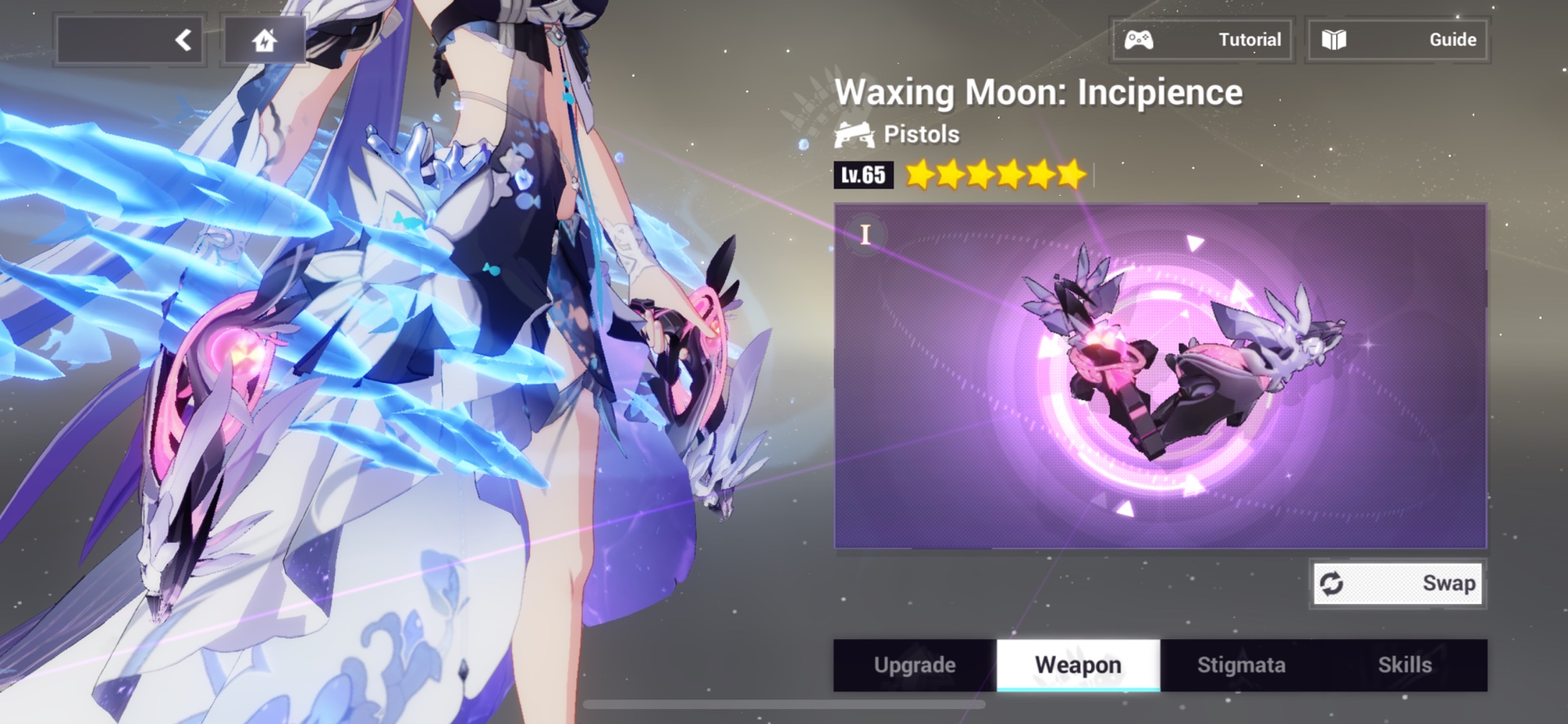Open the Upgrade tab
The width and height of the screenshot is (1568, 724).
pyautogui.click(x=915, y=665)
